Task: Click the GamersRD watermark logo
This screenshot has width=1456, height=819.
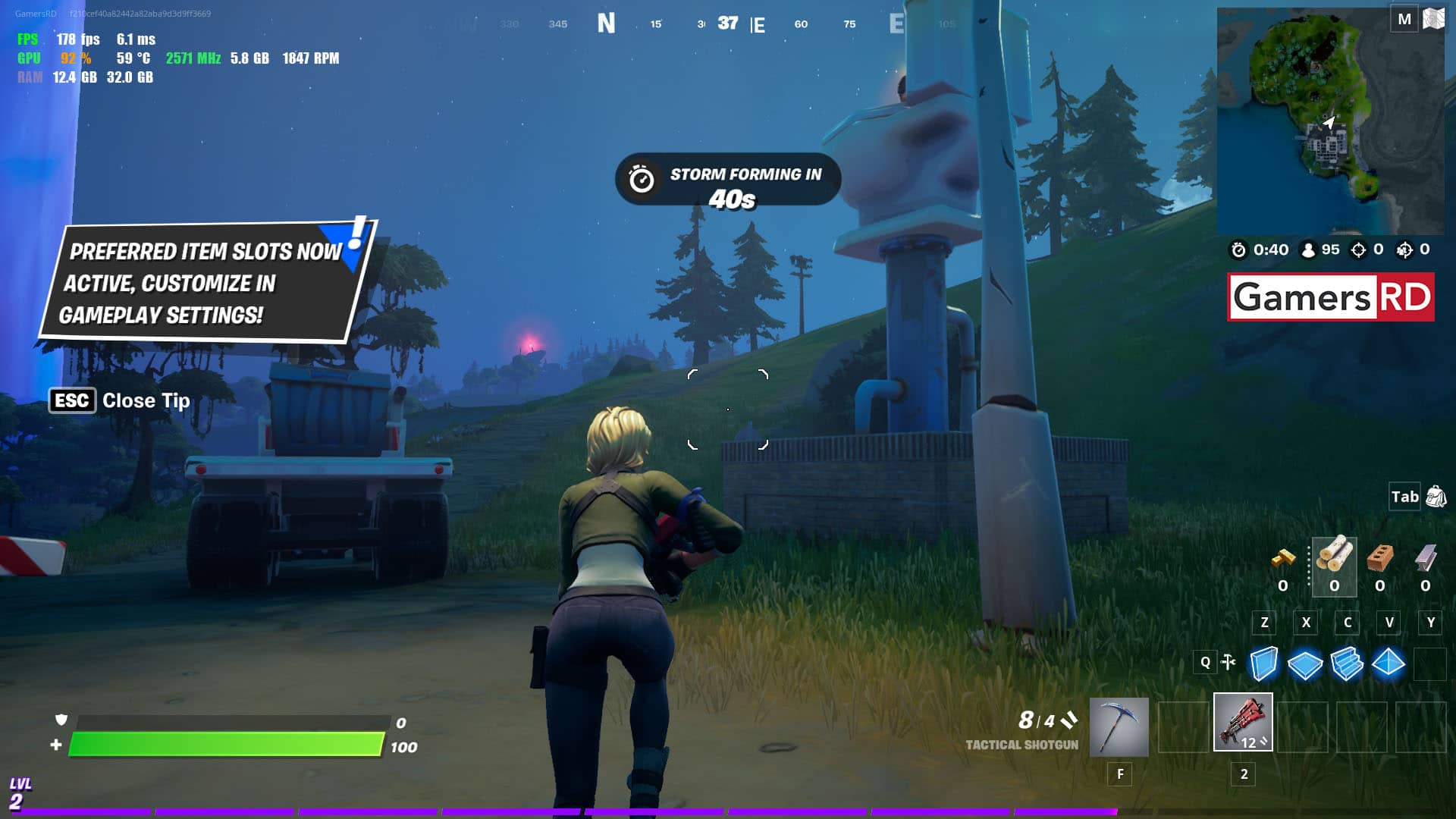Action: (1331, 297)
